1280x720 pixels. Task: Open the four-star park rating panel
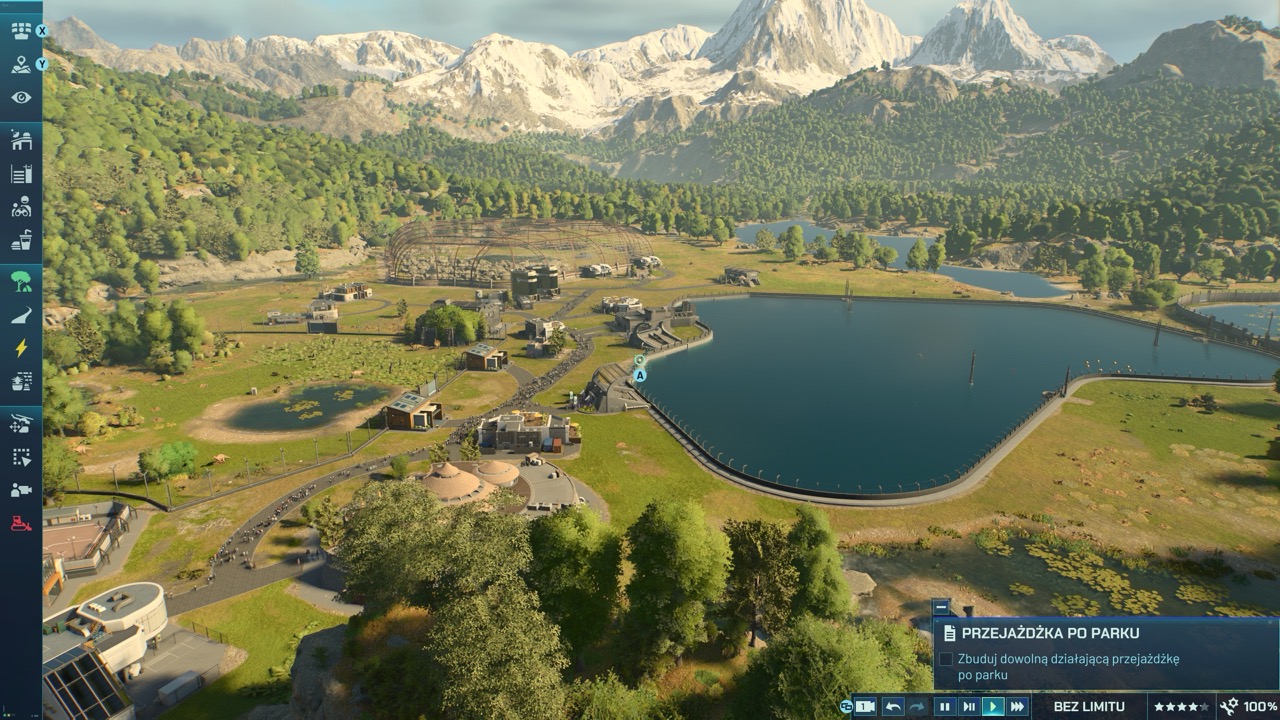(x=1181, y=707)
